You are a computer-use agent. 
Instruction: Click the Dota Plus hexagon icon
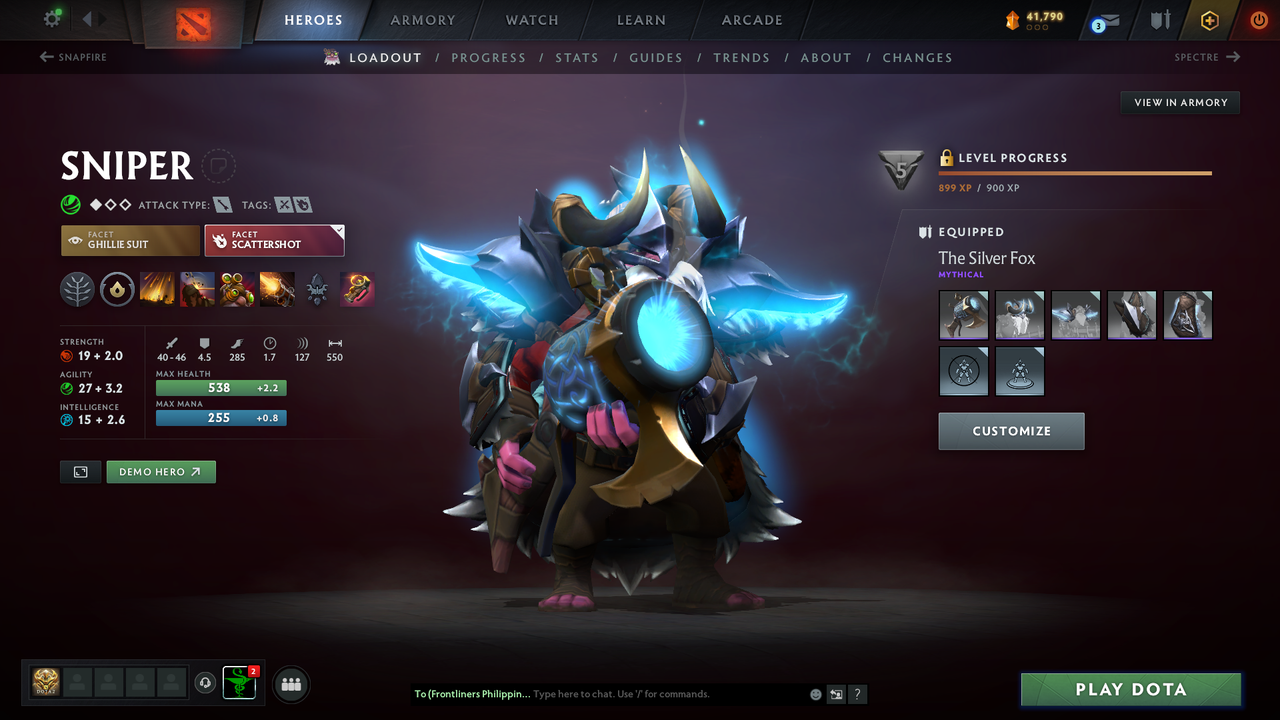pos(1209,20)
